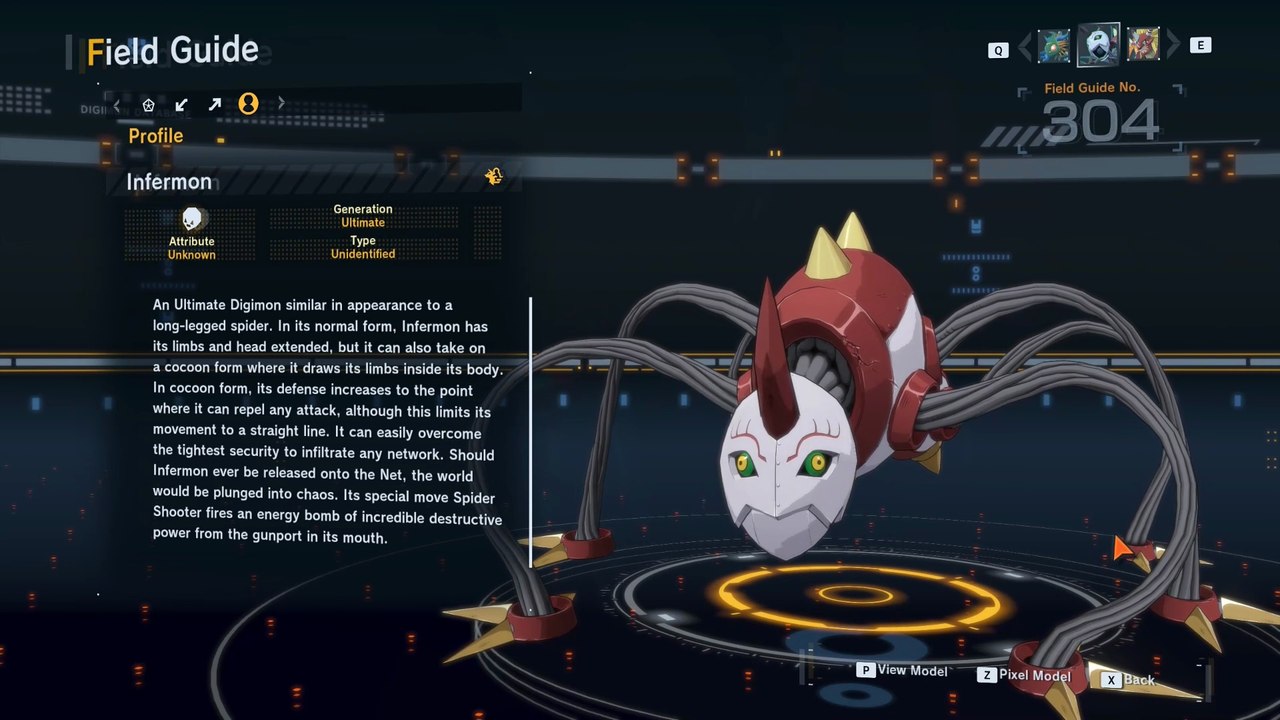Choose the green Digimon thumbnail entry
This screenshot has height=720, width=1280.
click(x=1054, y=46)
